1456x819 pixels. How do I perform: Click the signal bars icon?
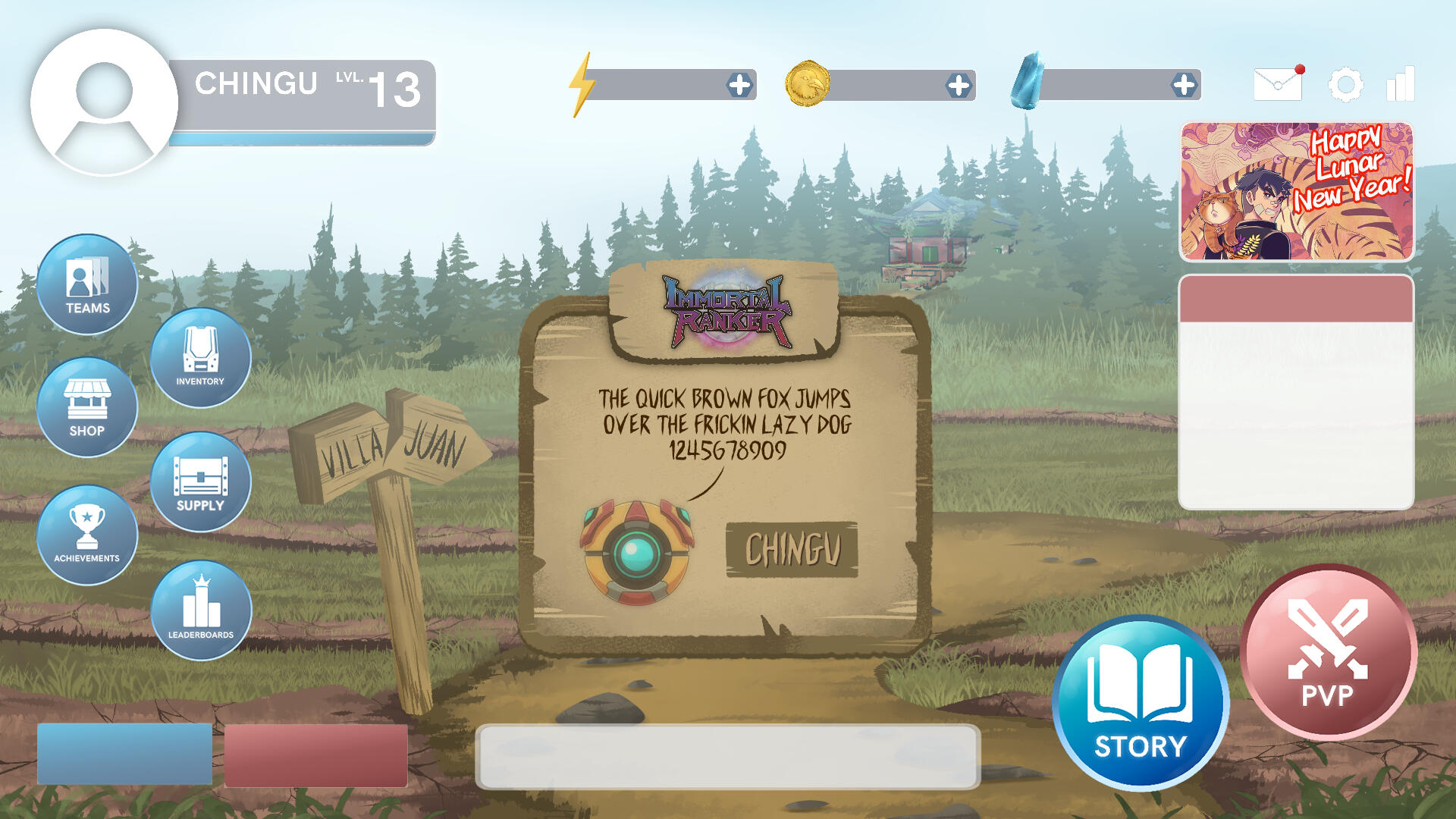pos(1401,83)
